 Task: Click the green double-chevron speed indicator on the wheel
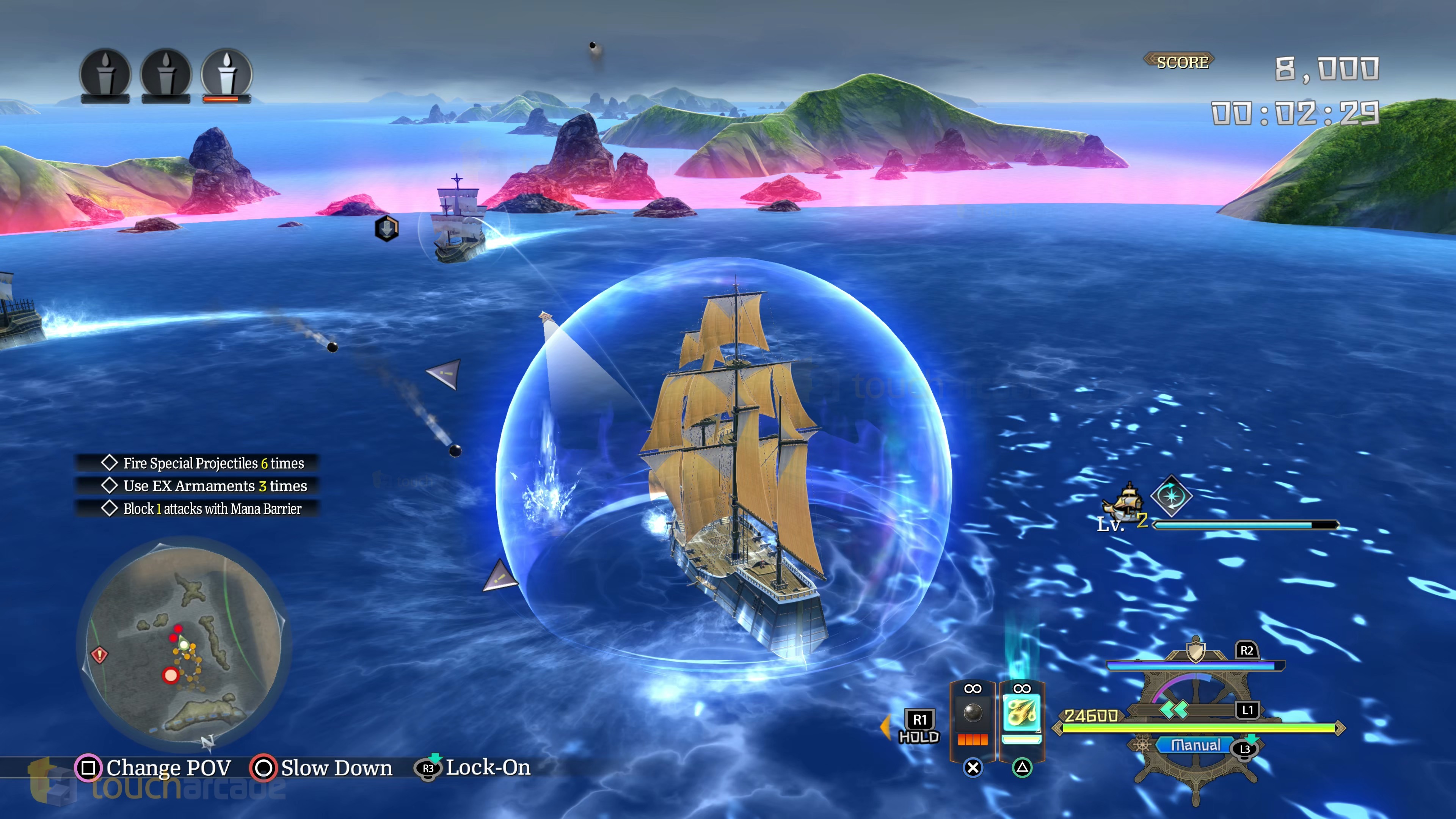point(1174,711)
